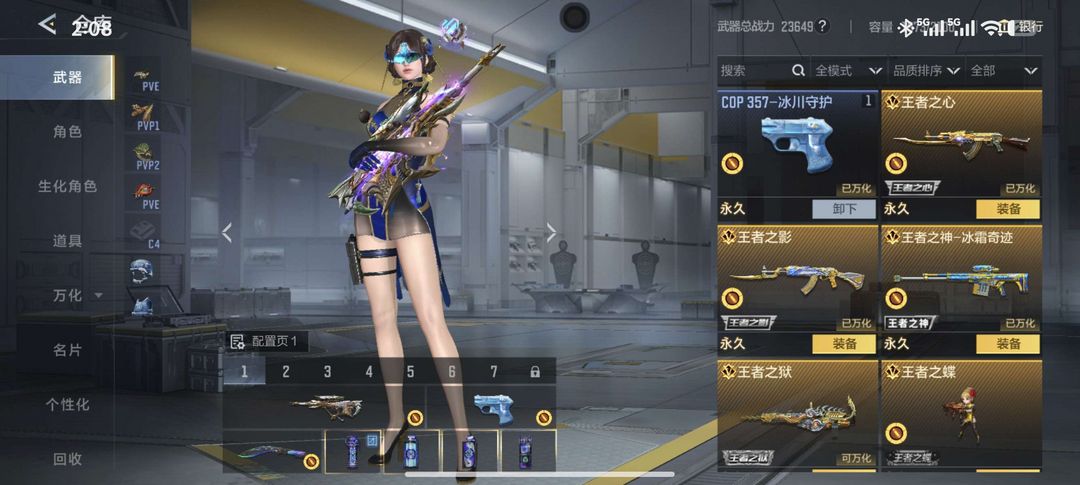Select the 武器 category tab

pyautogui.click(x=66, y=77)
